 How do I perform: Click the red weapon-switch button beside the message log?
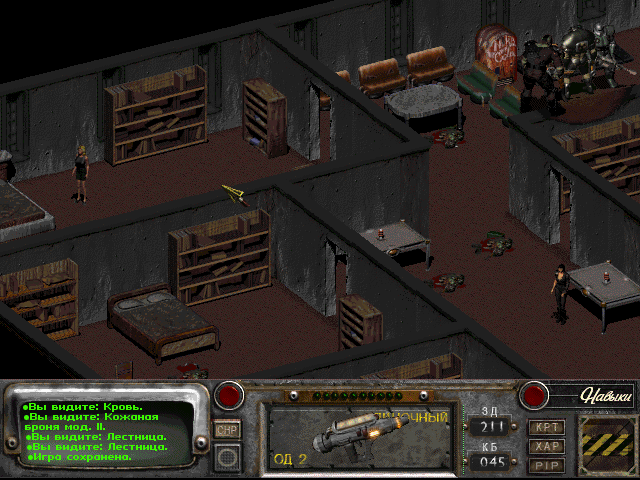[x=231, y=395]
